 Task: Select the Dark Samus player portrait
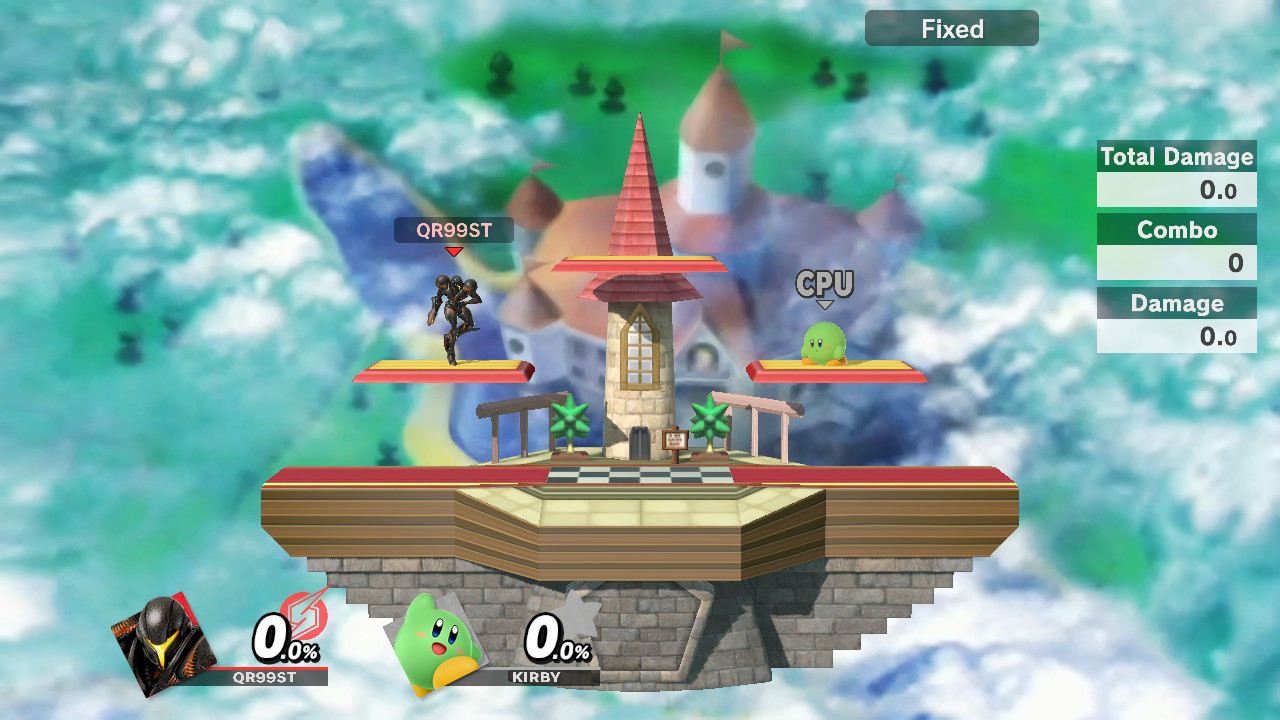[162, 640]
